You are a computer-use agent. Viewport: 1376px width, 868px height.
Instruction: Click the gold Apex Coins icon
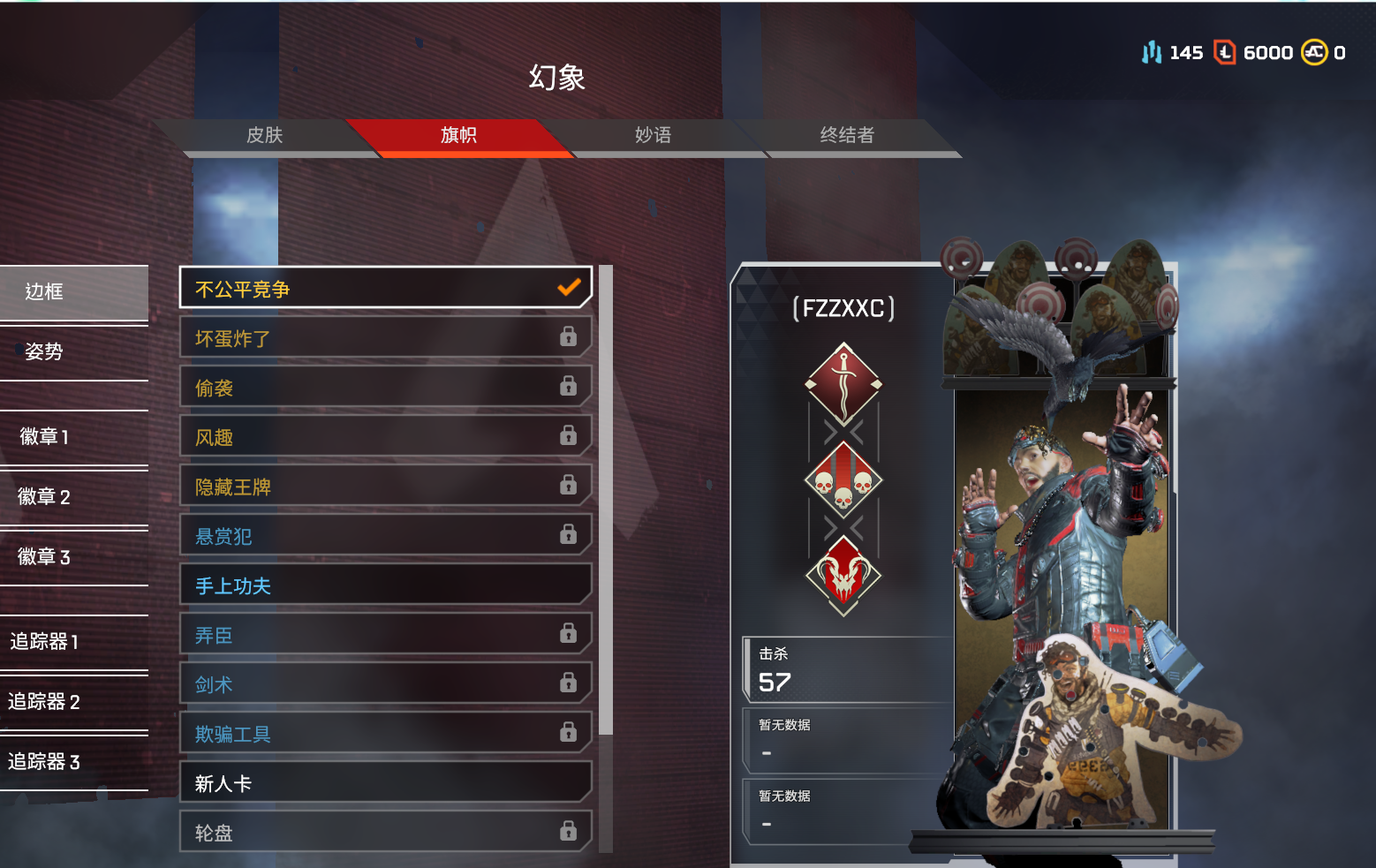[x=1315, y=52]
